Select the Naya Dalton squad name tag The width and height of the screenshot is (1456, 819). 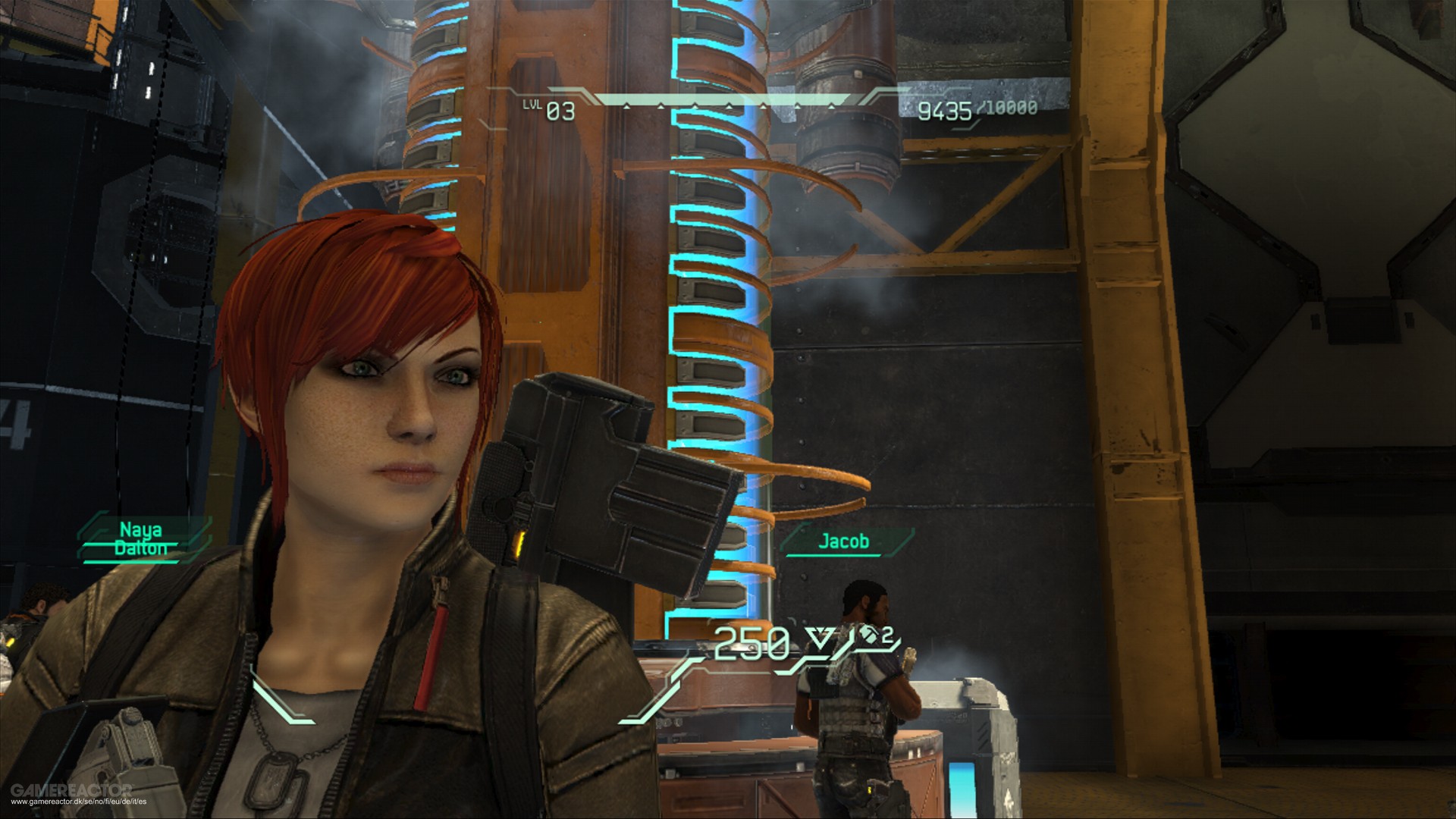tap(141, 539)
